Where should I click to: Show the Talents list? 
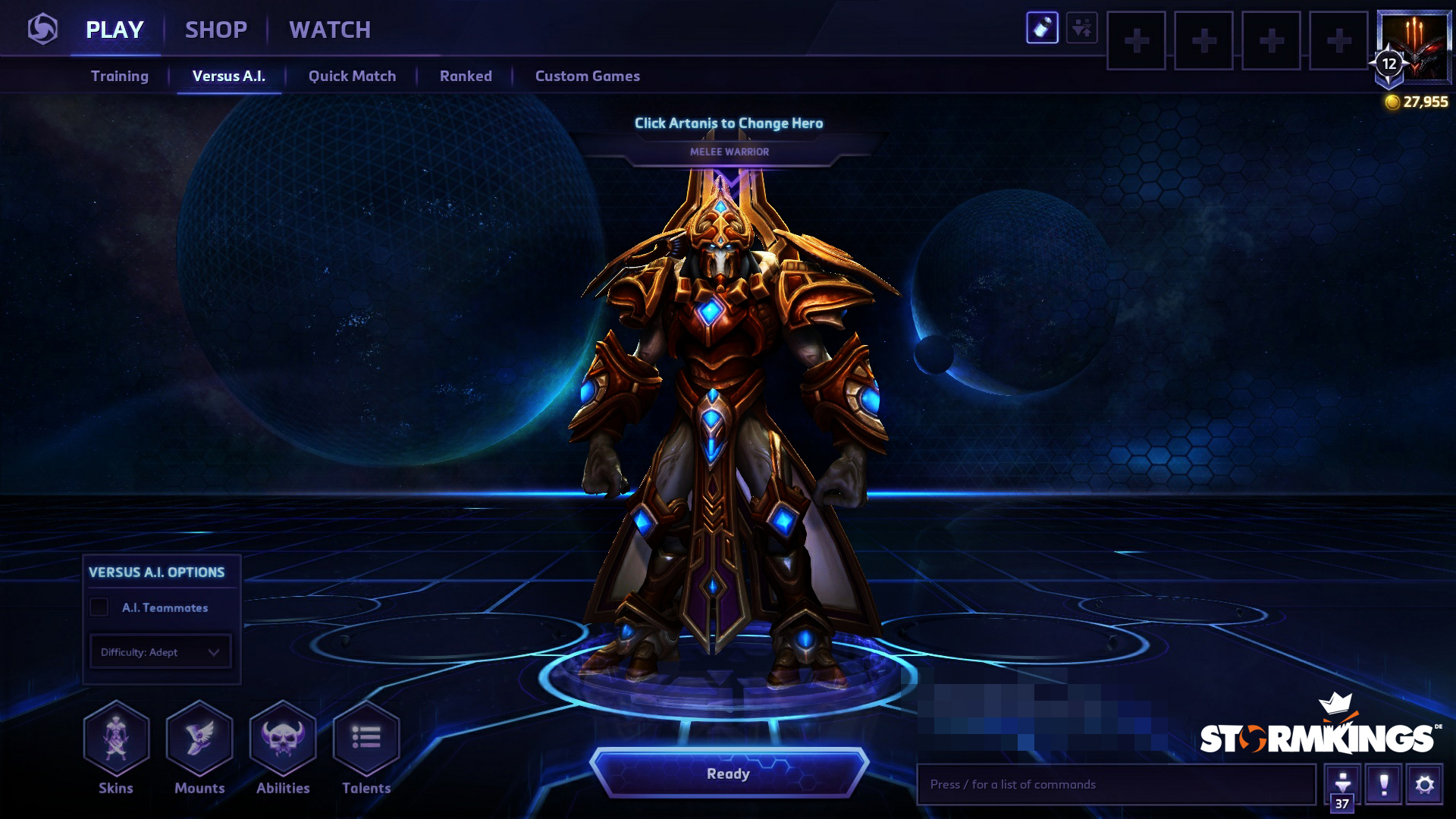tap(366, 739)
